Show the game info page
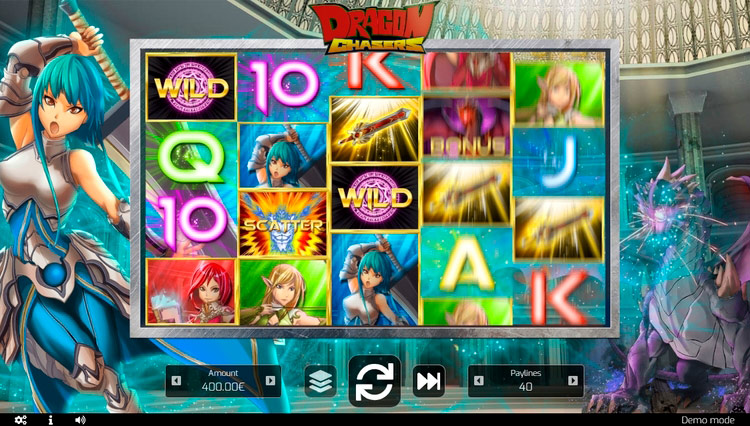The width and height of the screenshot is (750, 426). pos(50,420)
